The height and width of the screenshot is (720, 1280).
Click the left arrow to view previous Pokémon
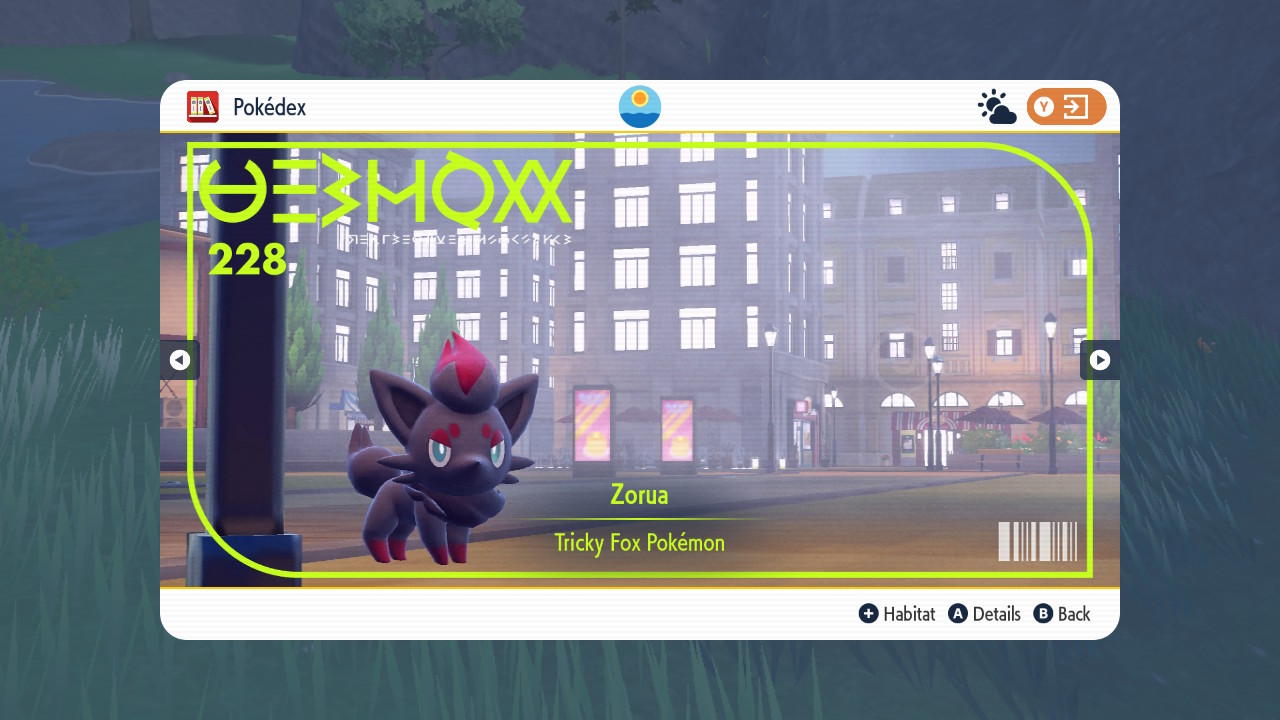180,360
